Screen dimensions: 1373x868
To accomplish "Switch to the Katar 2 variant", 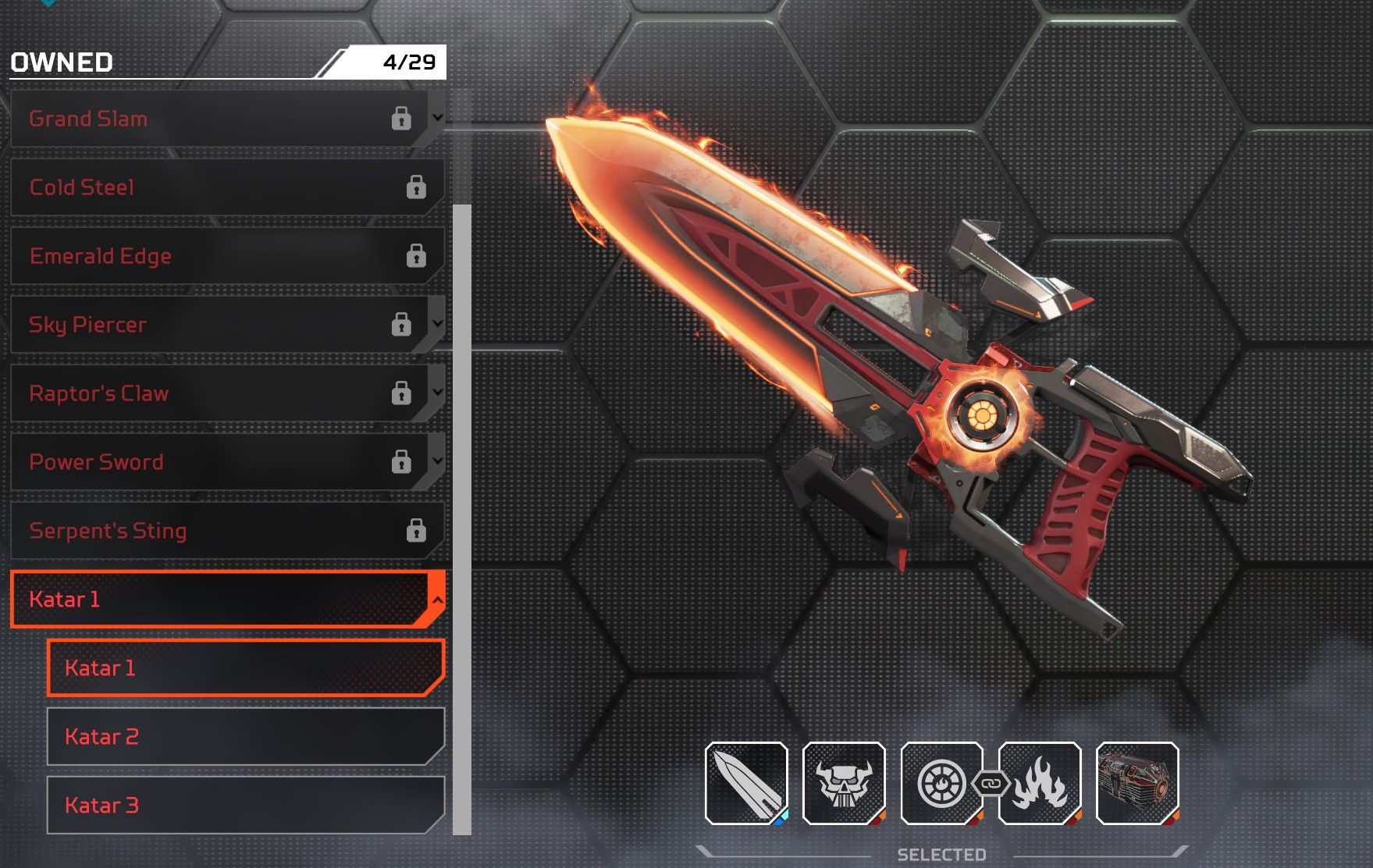I will 245,737.
